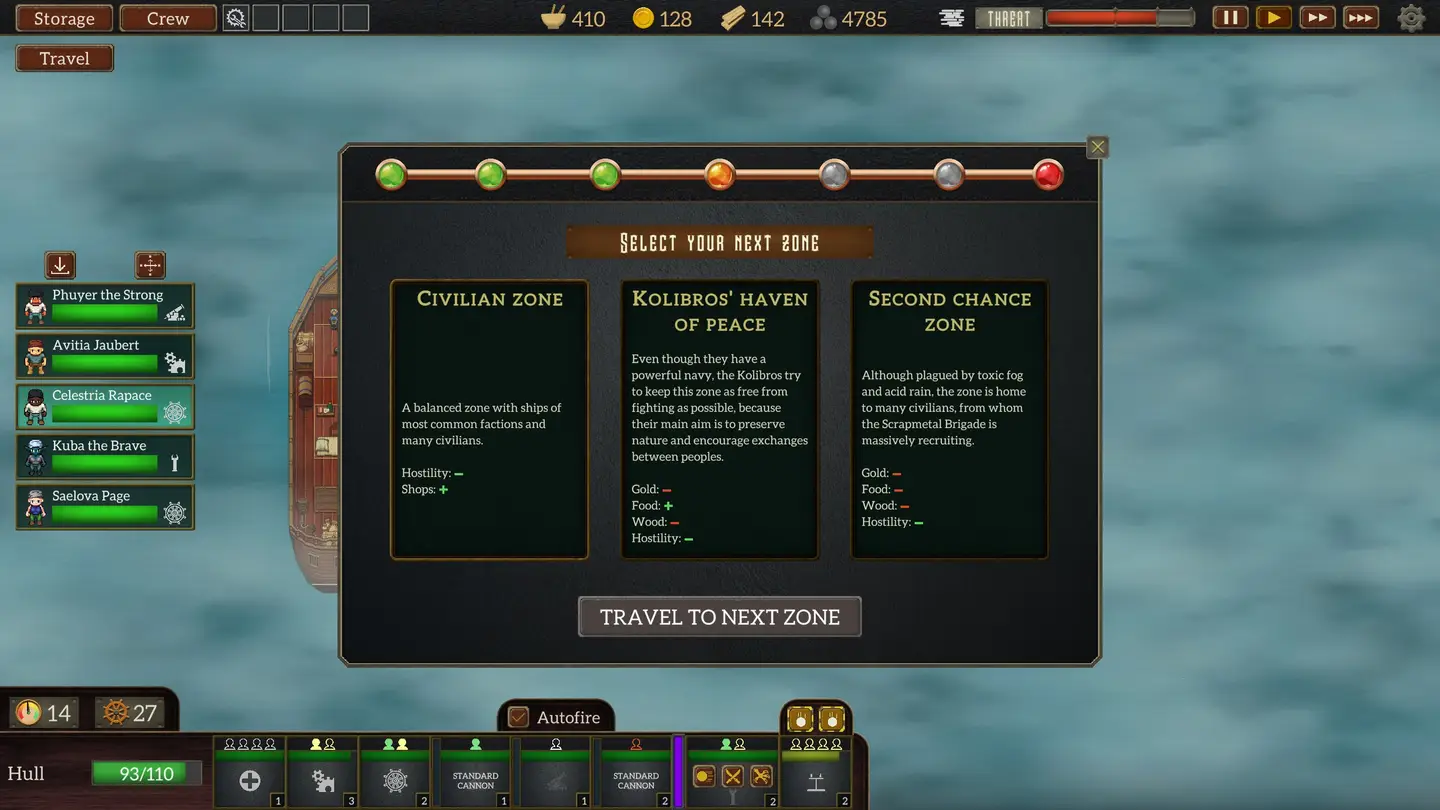Screen dimensions: 1440x810
Task: Open the settings gear
Action: [1411, 18]
